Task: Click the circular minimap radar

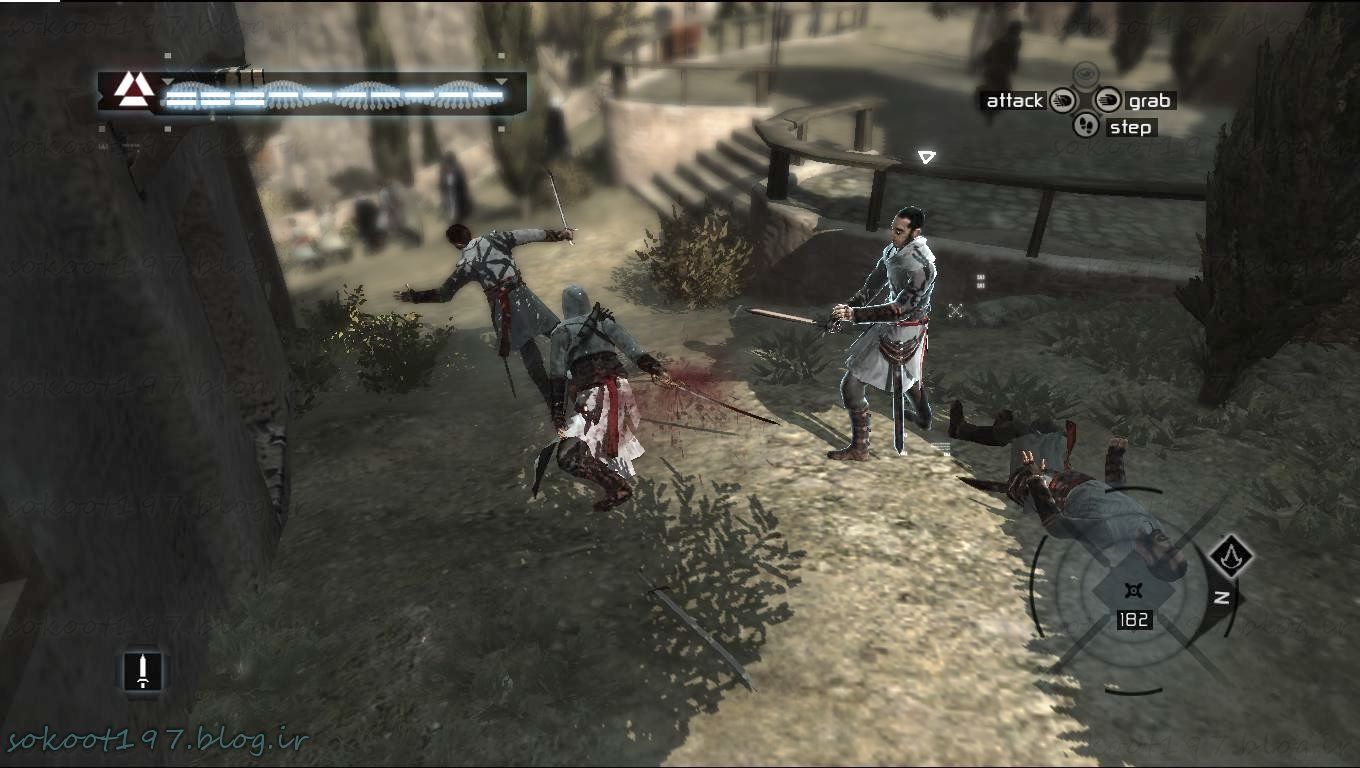Action: 1131,590
